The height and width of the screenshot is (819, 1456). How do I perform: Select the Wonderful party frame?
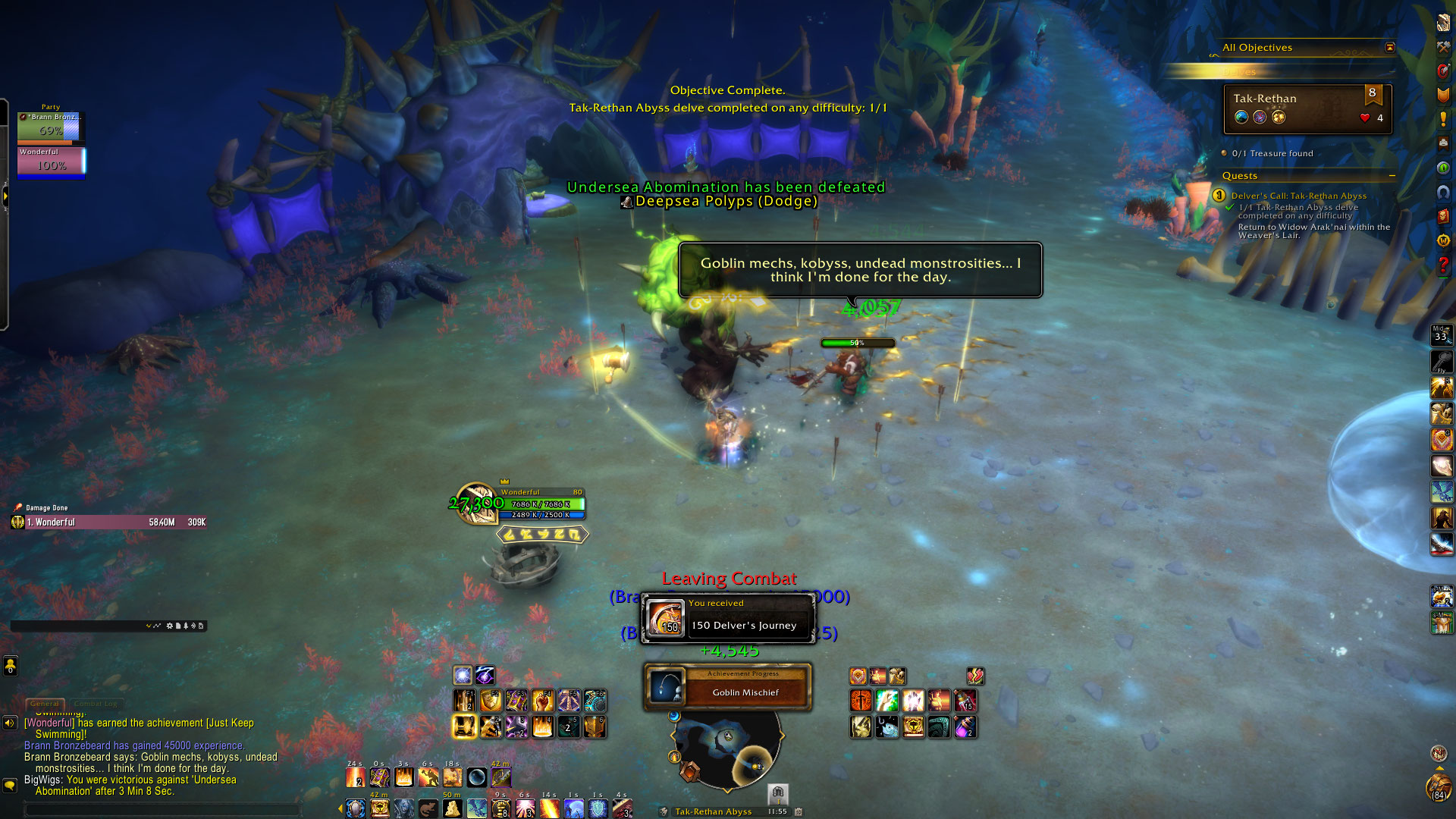pyautogui.click(x=51, y=161)
